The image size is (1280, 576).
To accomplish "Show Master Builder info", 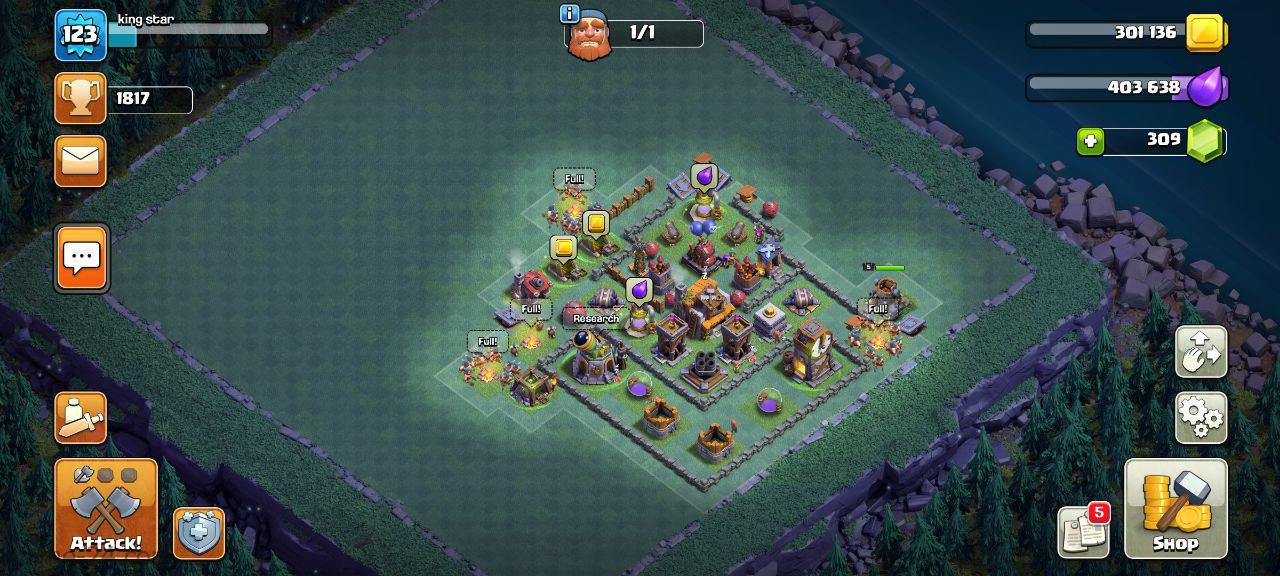I will coord(570,14).
